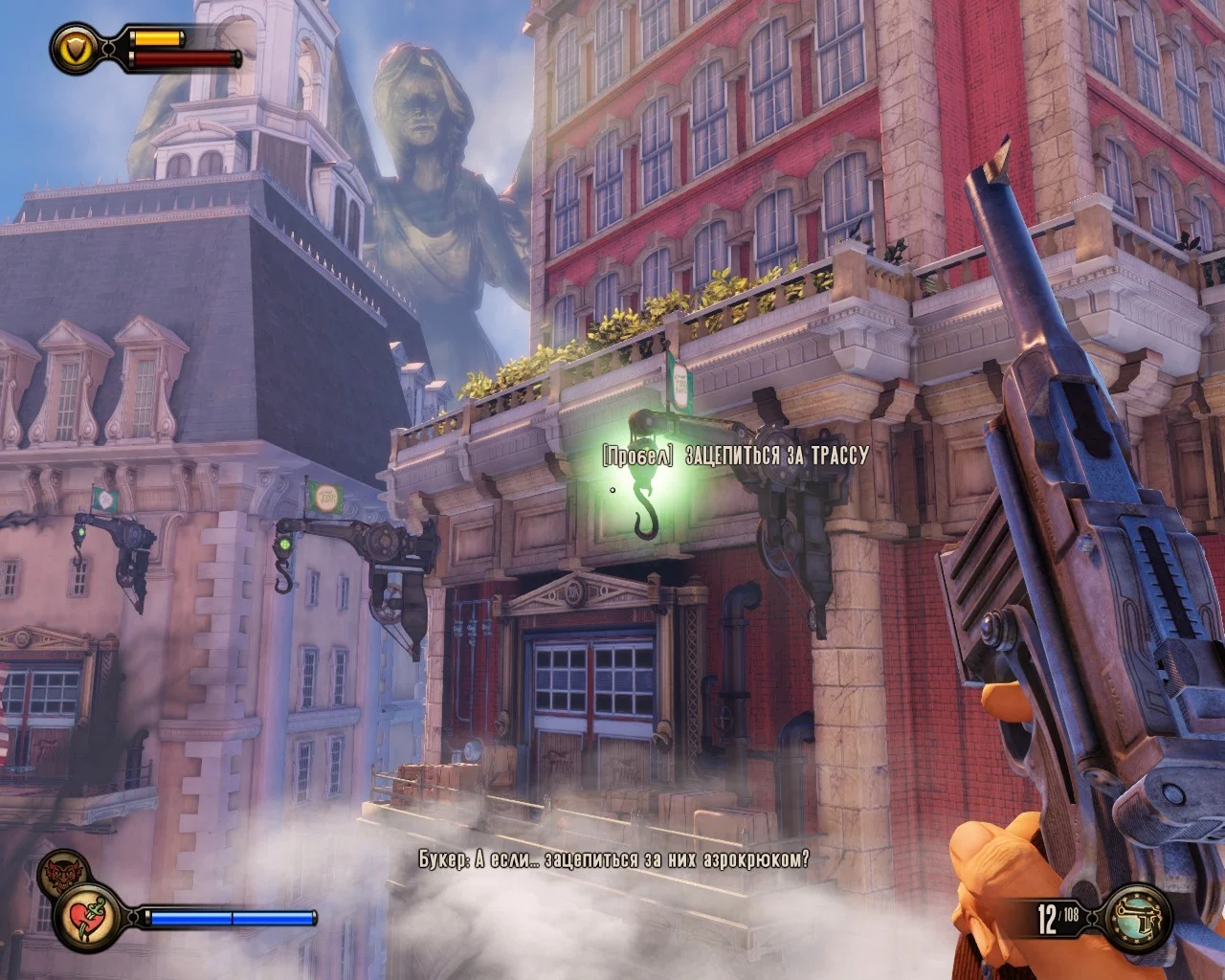Click the golden shield emblem icon

[x=75, y=47]
